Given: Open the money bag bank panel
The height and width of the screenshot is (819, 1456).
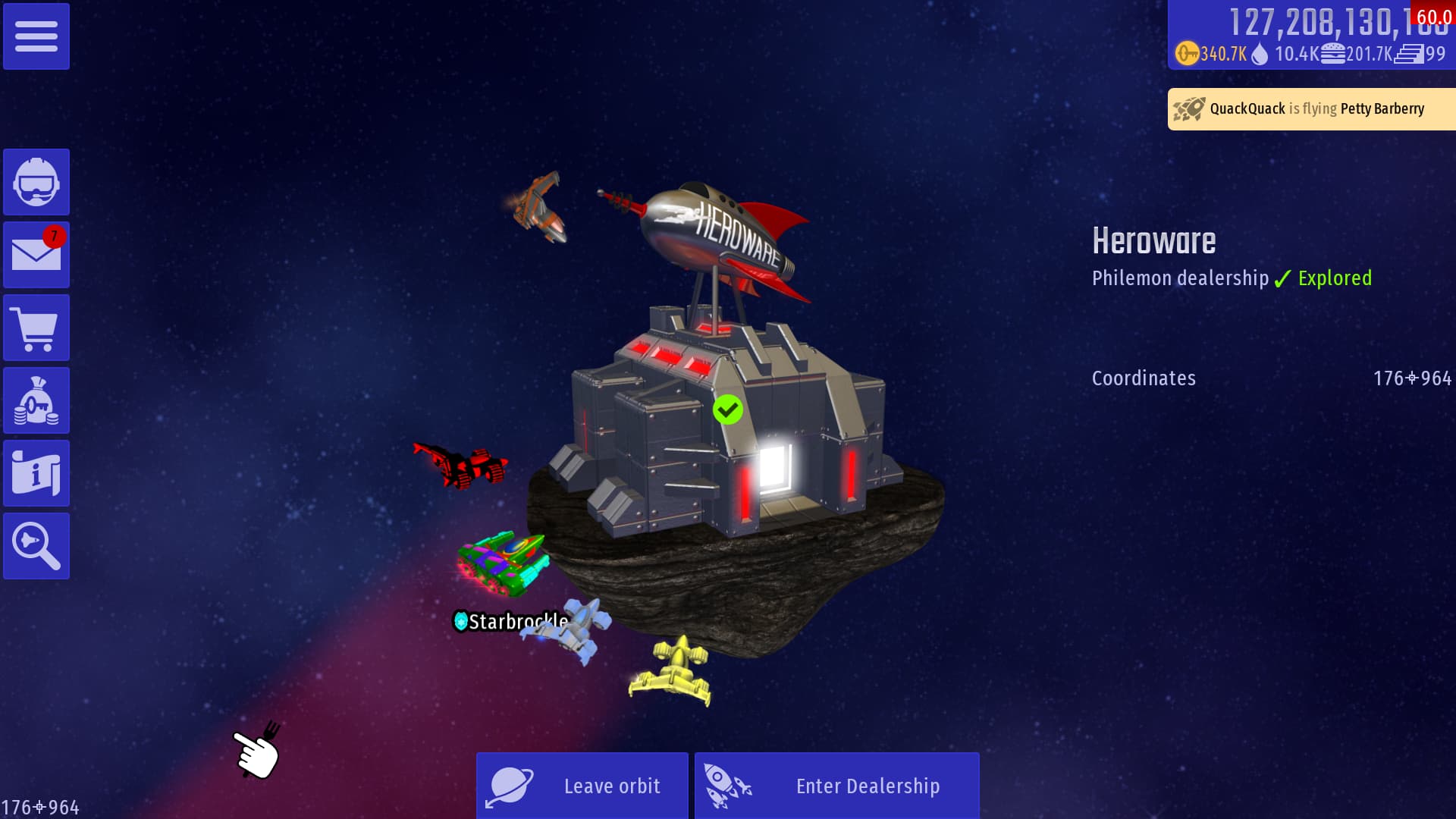Looking at the screenshot, I should click(36, 400).
